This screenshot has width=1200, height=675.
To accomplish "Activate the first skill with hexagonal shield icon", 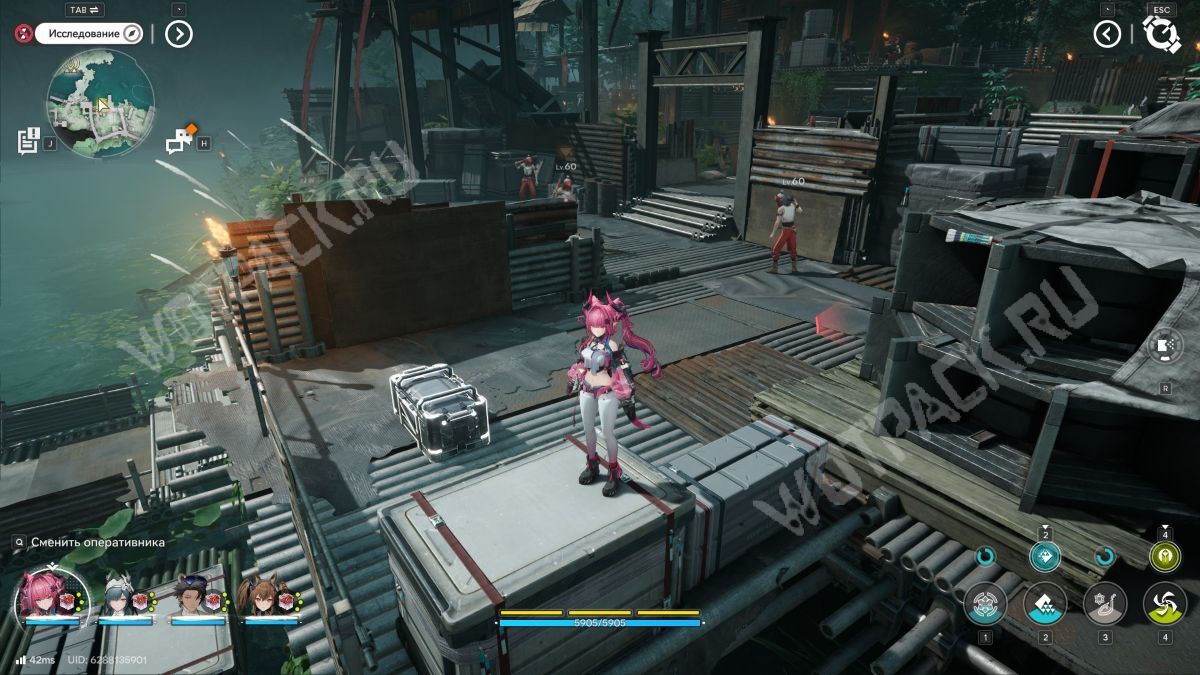I will click(x=985, y=604).
